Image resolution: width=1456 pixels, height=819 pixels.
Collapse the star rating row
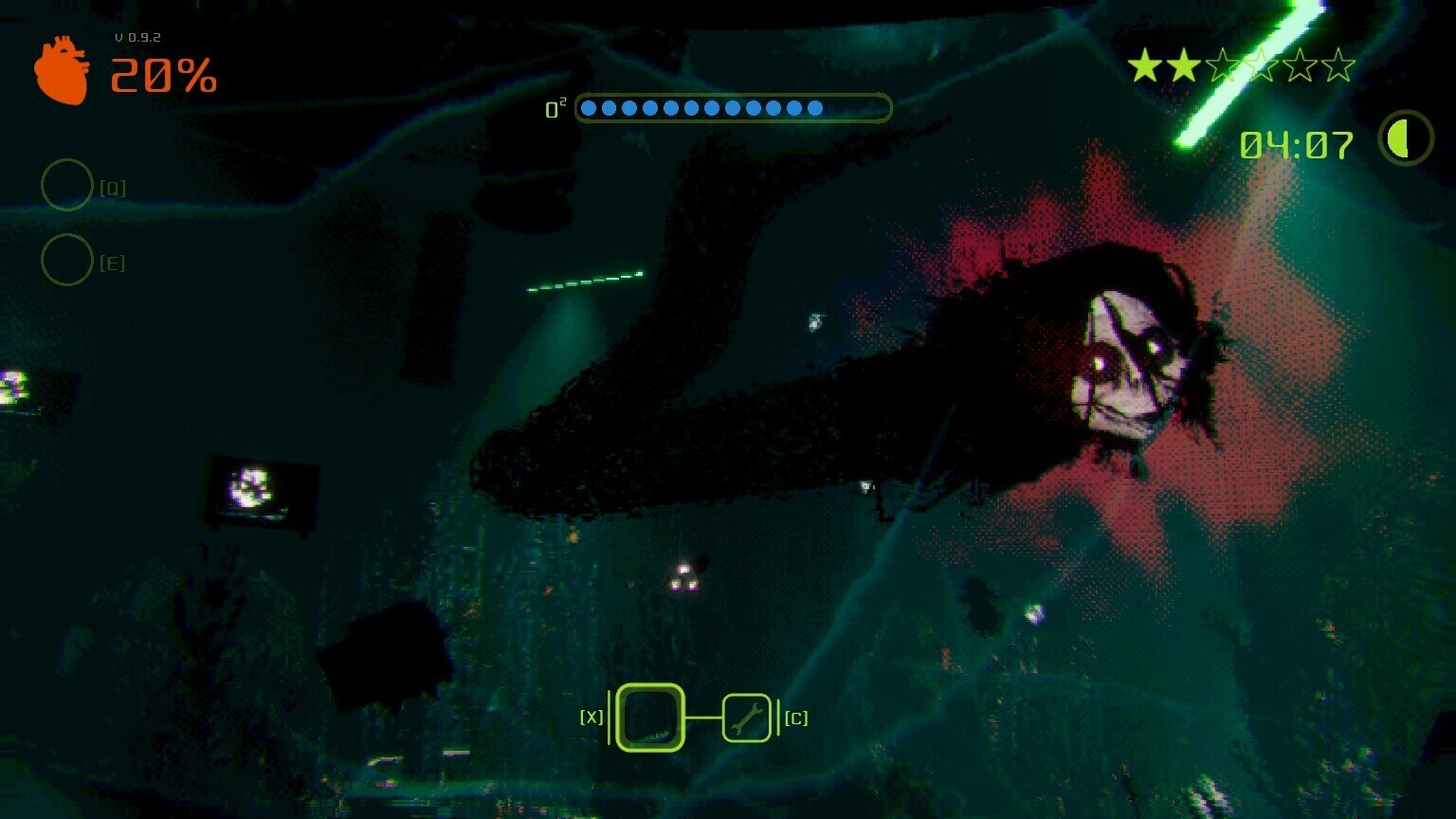1242,66
